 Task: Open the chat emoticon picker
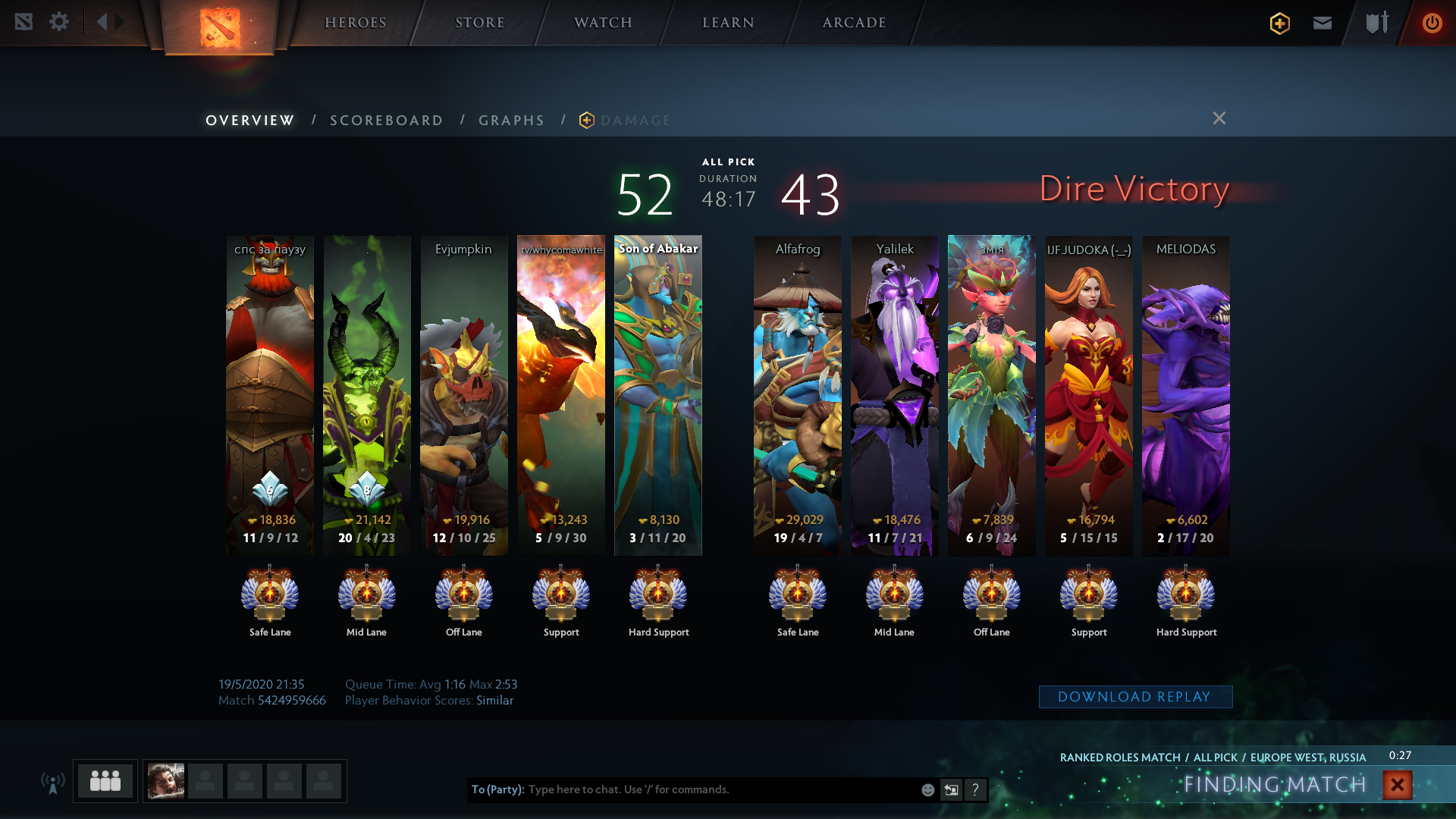927,790
